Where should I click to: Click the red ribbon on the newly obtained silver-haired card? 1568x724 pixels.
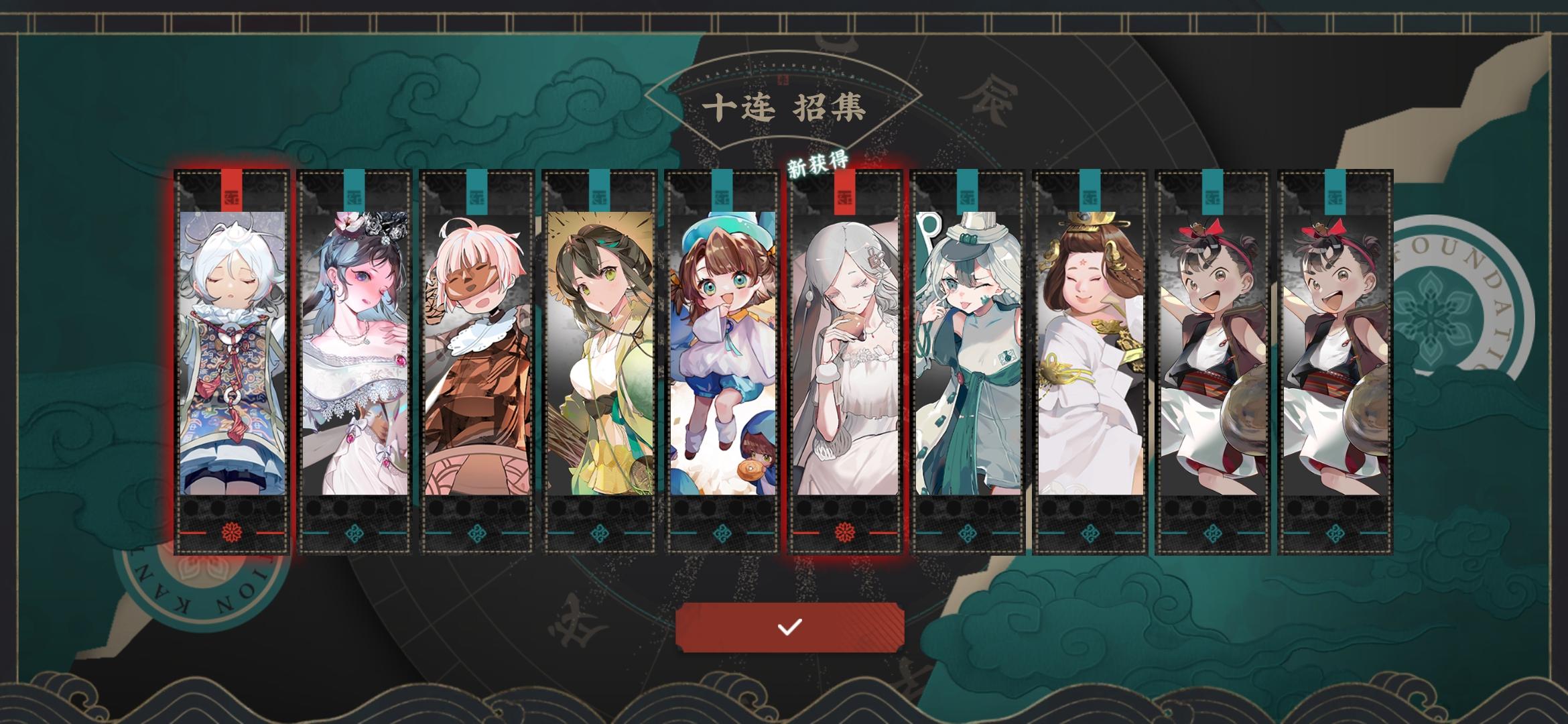click(843, 191)
